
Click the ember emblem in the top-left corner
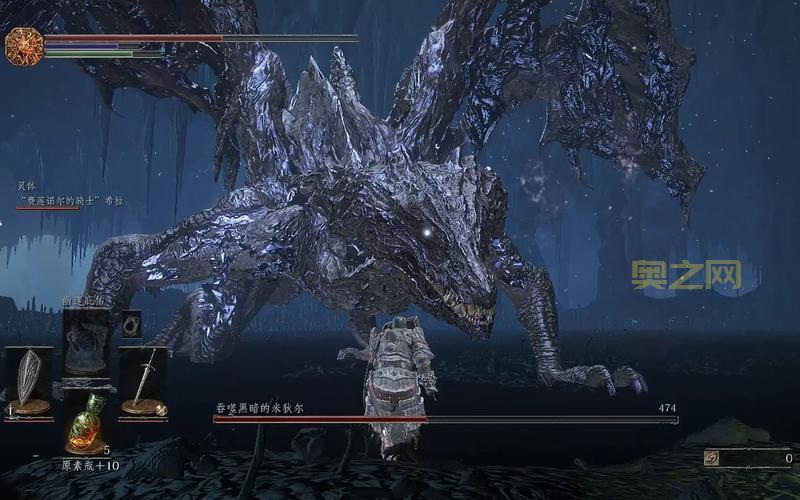pos(23,47)
